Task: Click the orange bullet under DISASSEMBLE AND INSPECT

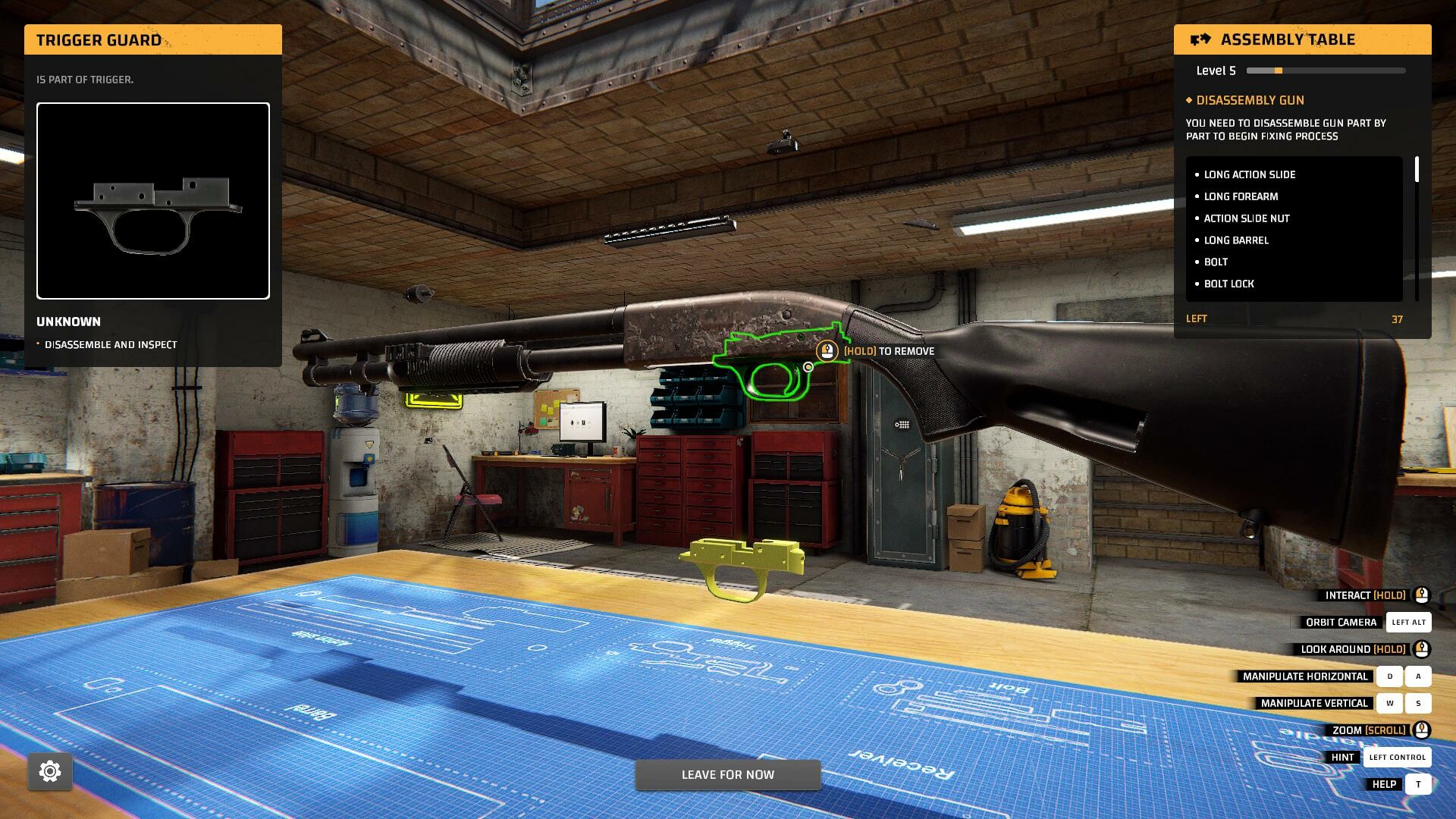Action: pyautogui.click(x=37, y=344)
